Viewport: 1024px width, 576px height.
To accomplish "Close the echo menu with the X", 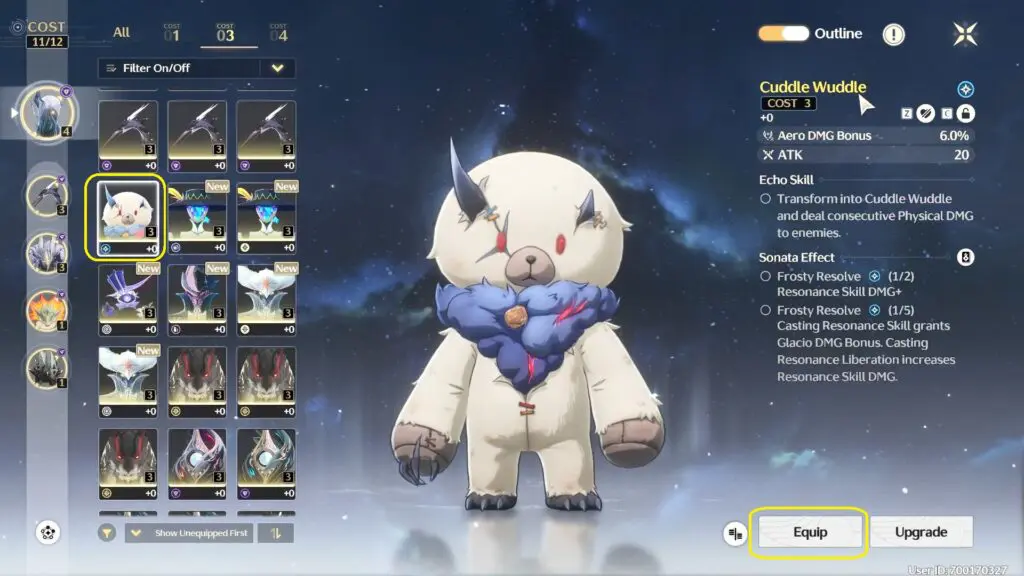I will pos(965,34).
